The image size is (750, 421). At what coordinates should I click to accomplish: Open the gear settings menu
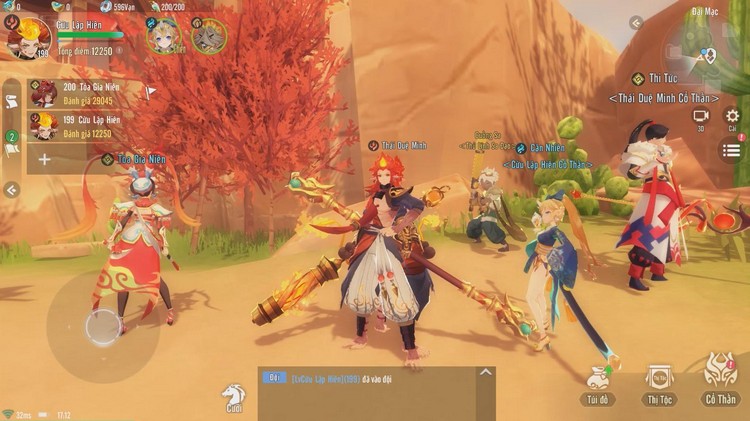pyautogui.click(x=732, y=116)
